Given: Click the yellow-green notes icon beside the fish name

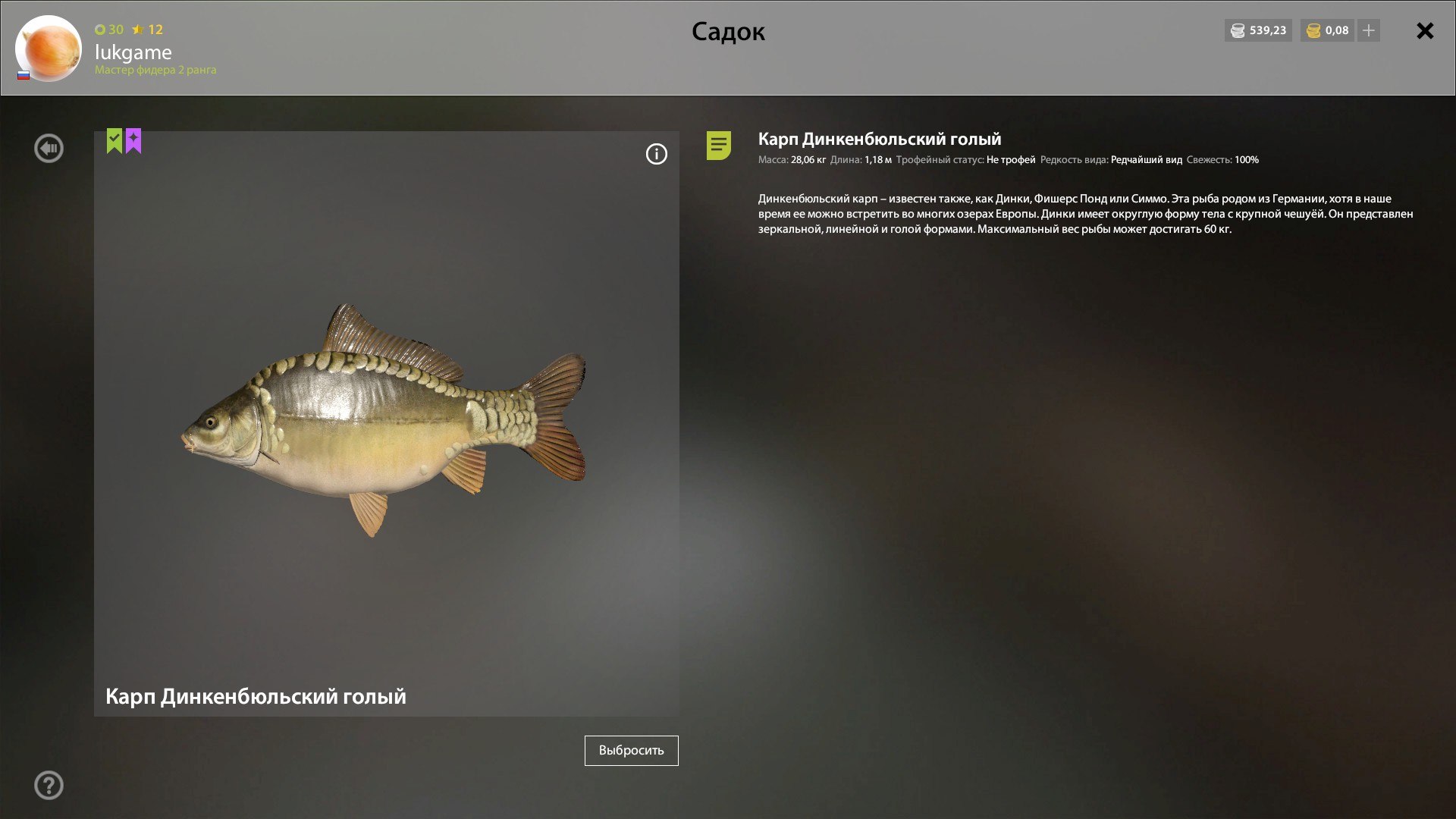Looking at the screenshot, I should (x=718, y=145).
